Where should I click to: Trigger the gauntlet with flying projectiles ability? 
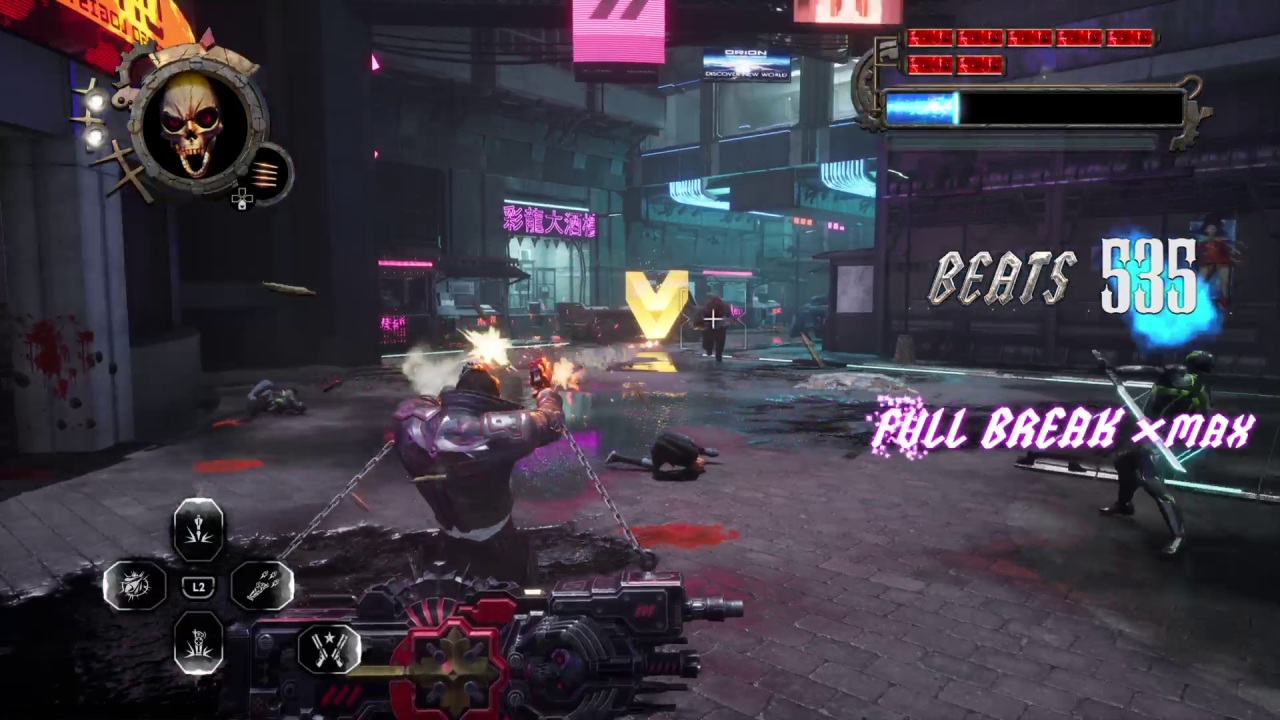tap(262, 585)
